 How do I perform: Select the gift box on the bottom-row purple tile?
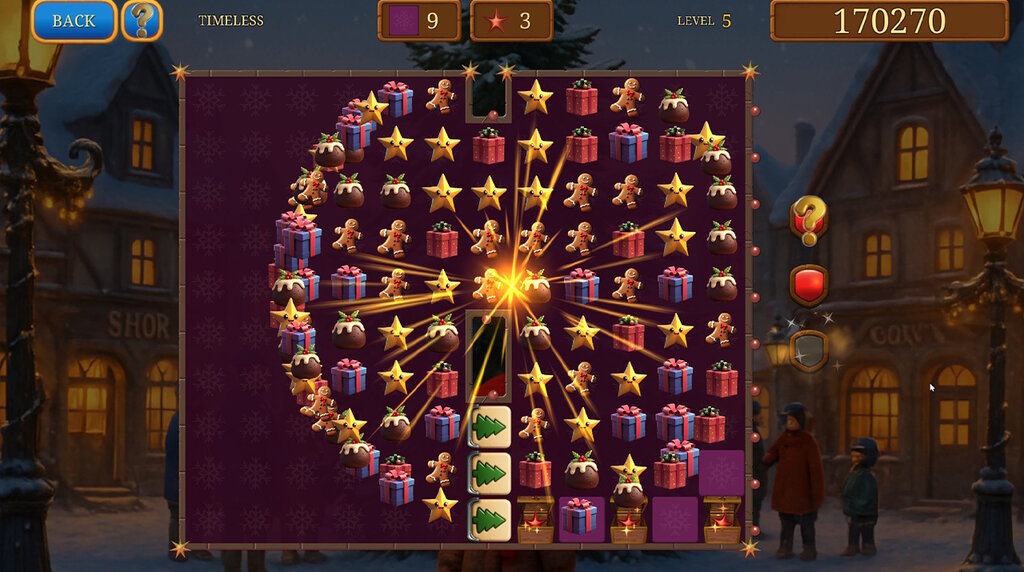click(x=580, y=518)
